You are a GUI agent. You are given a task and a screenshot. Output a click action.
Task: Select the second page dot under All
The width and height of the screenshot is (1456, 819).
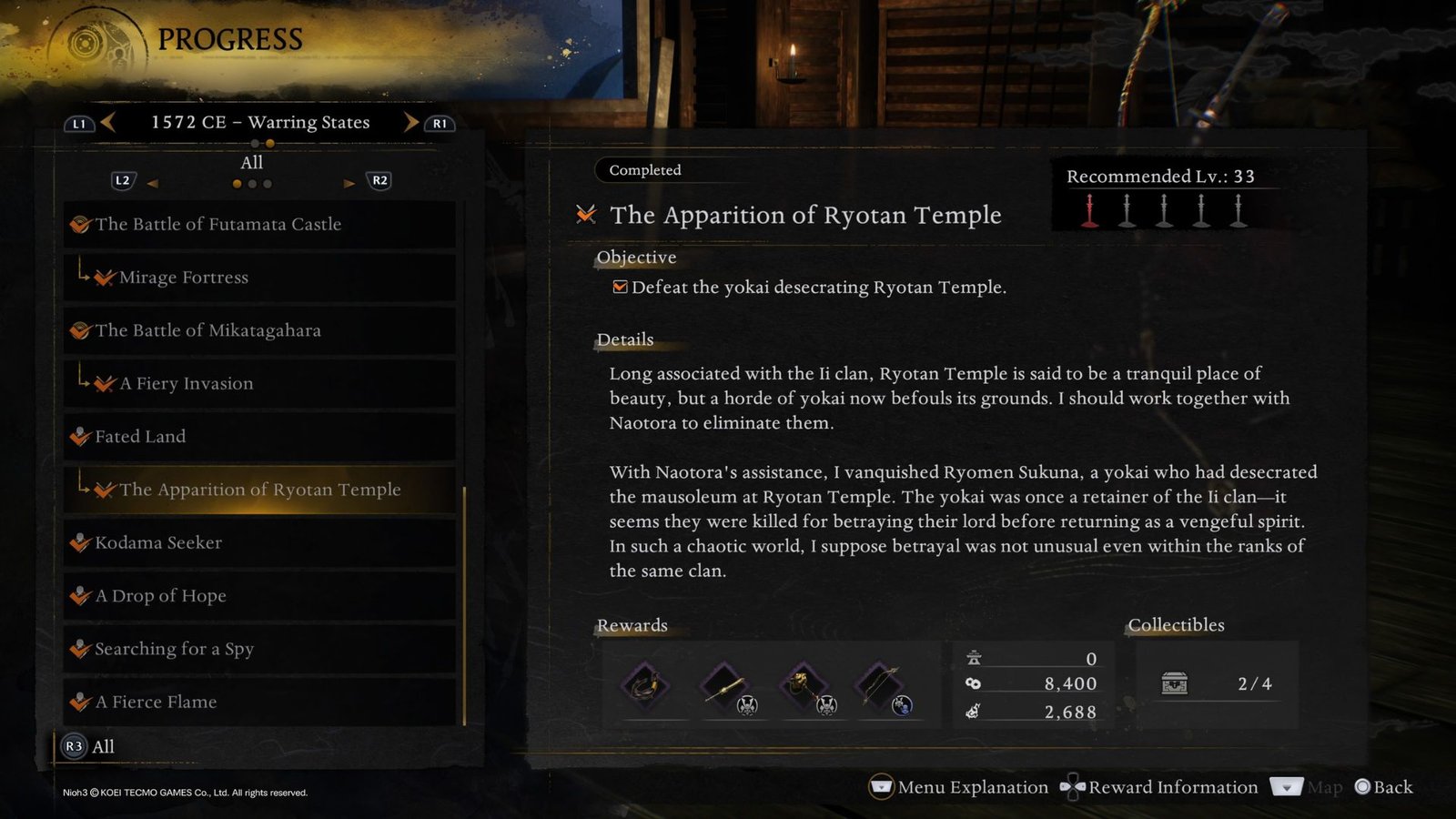tap(253, 184)
